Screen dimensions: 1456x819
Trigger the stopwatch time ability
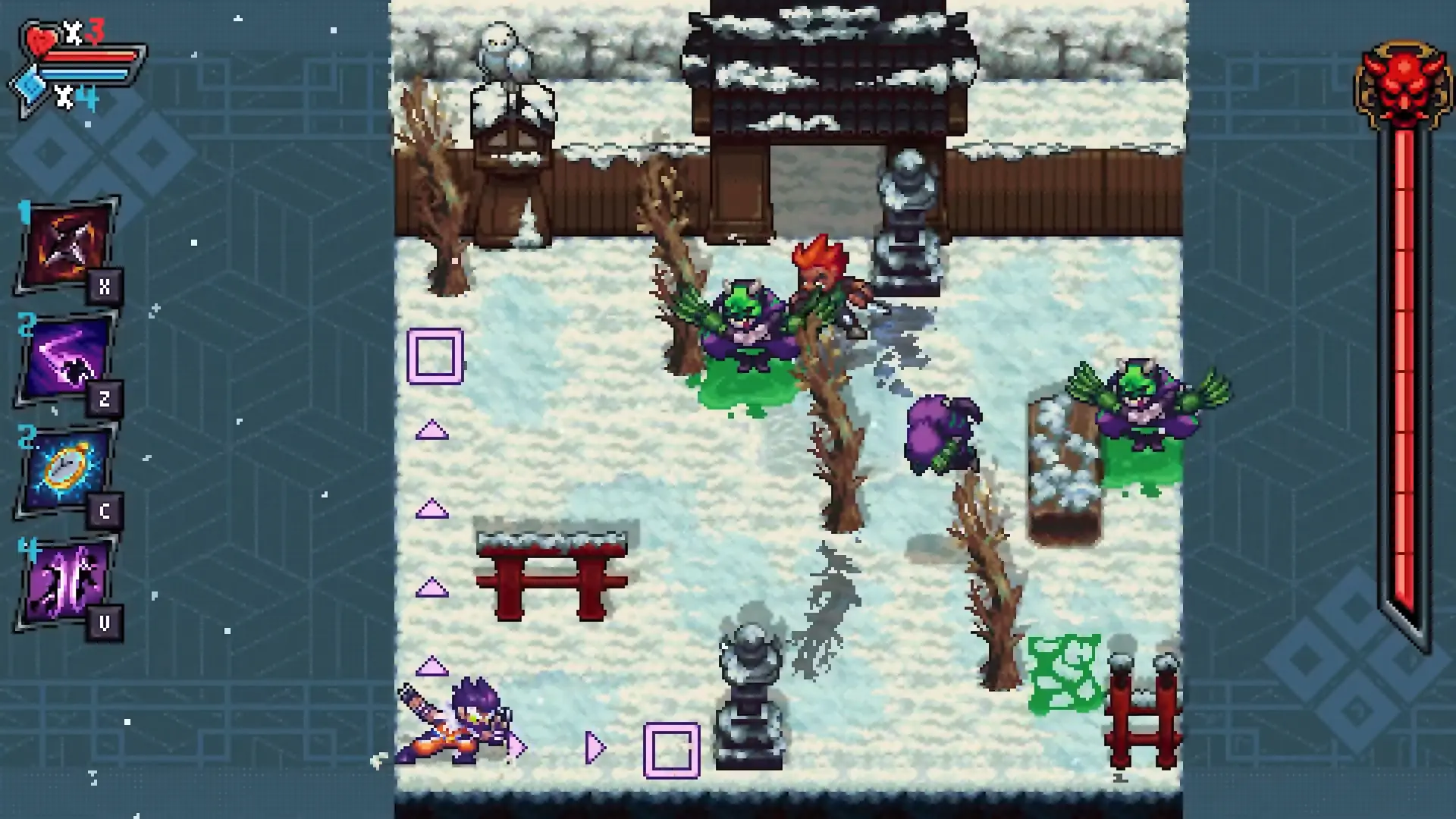click(66, 470)
